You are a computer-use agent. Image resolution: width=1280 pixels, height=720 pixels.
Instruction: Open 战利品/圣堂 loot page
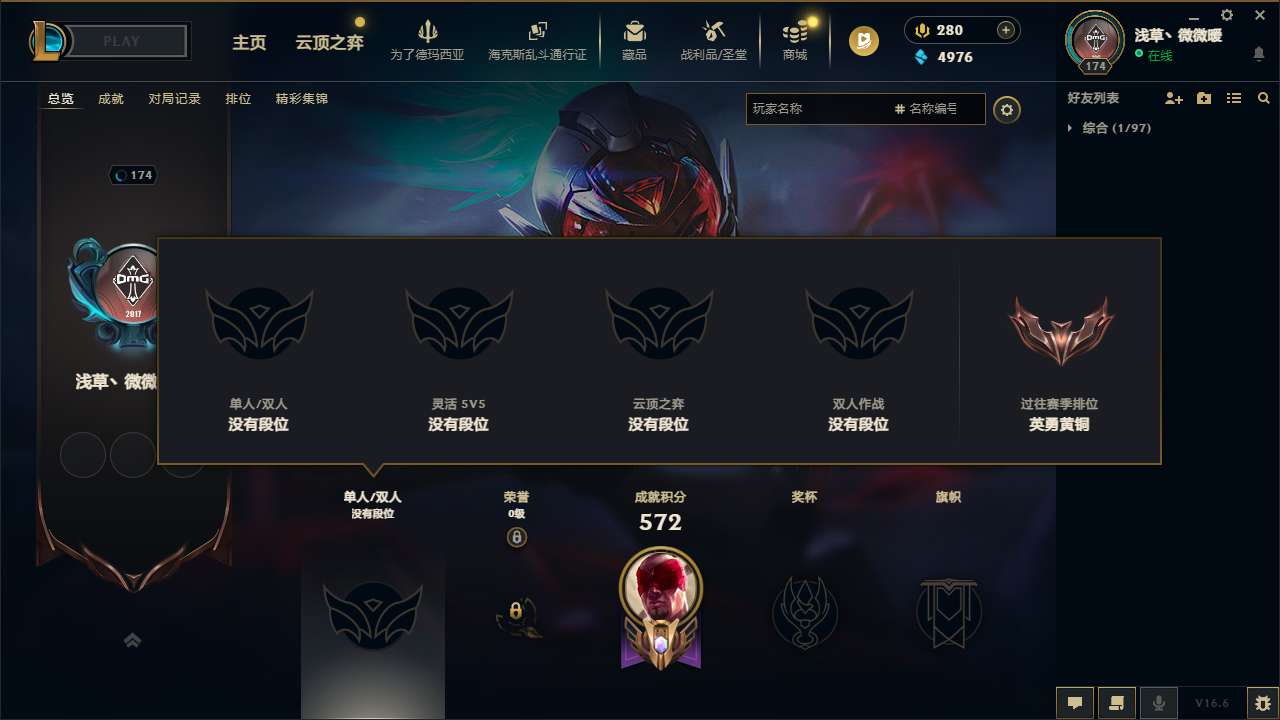pos(714,40)
